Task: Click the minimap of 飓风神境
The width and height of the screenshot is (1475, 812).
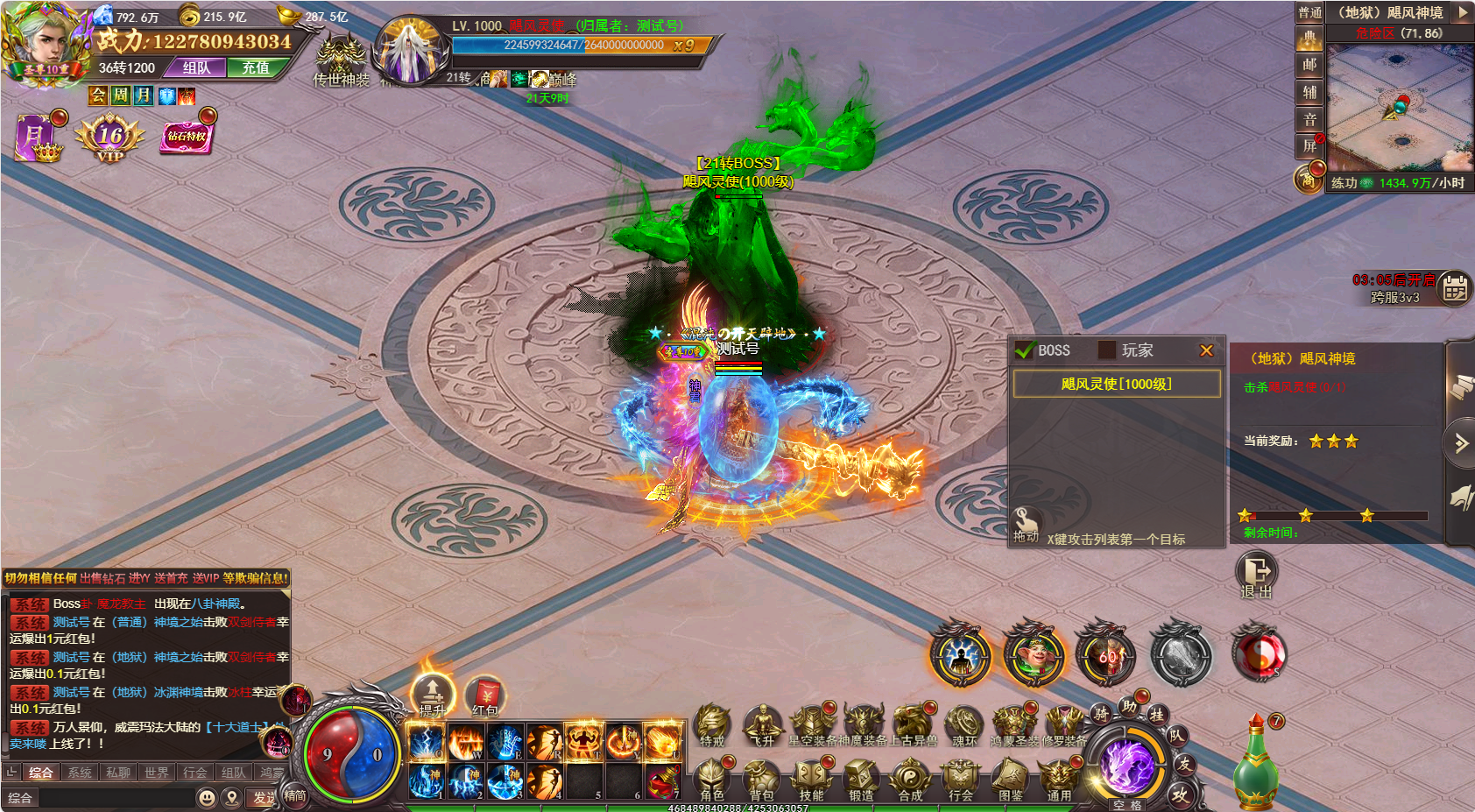Action: click(x=1399, y=107)
